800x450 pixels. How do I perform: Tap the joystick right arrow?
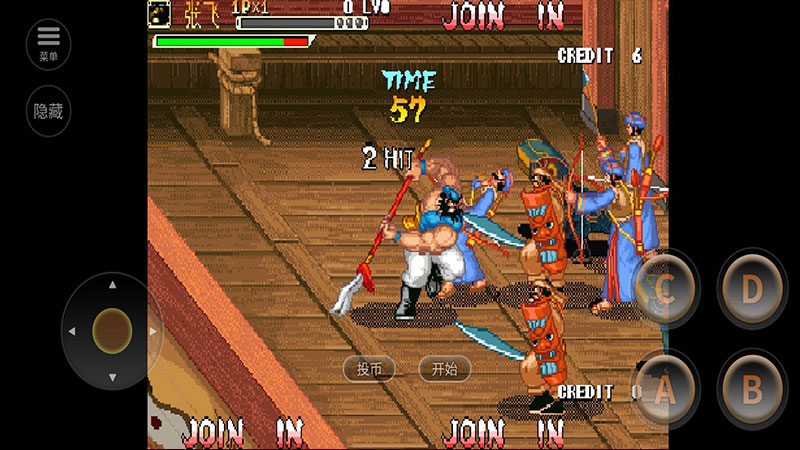(x=153, y=331)
